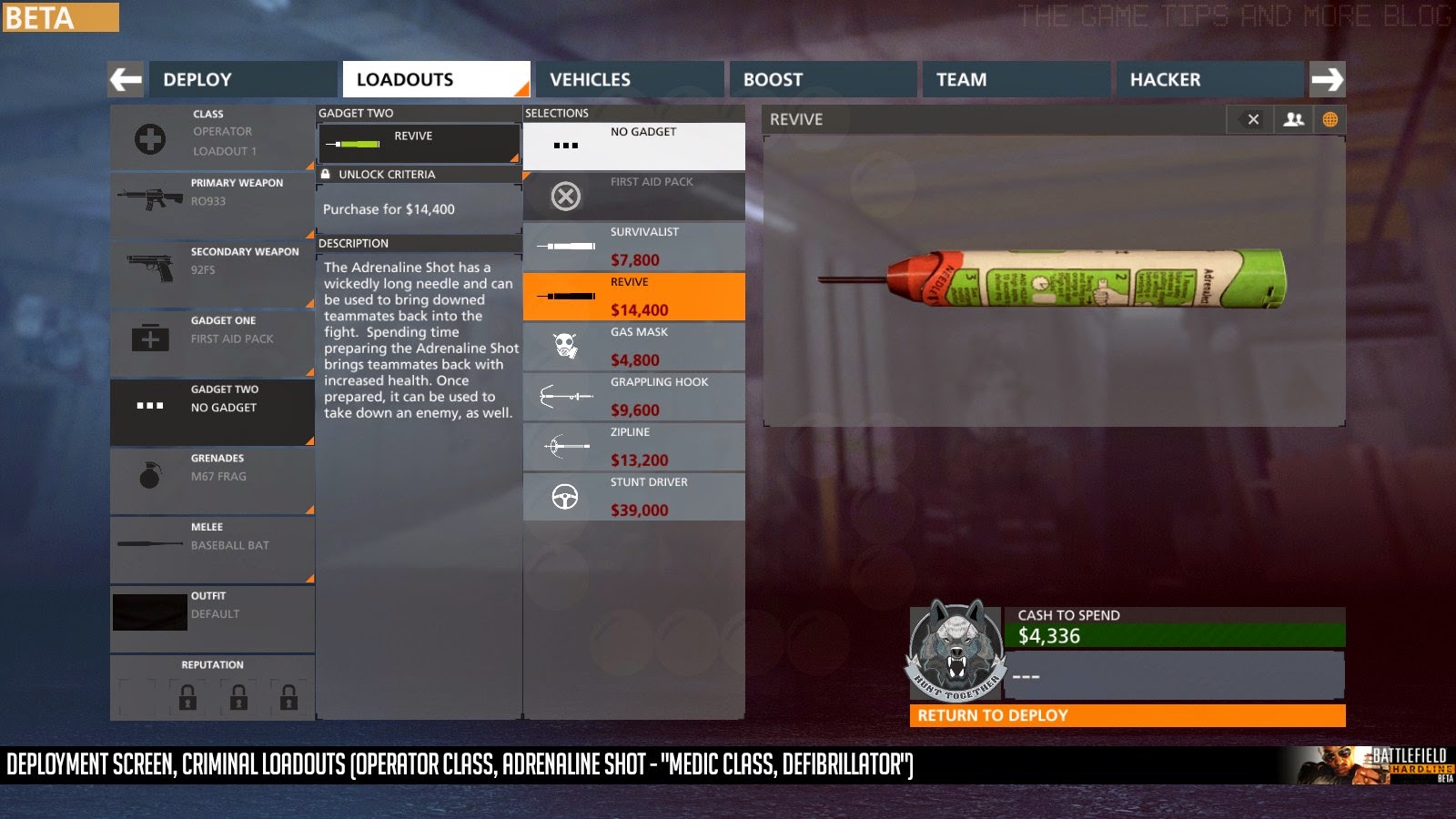Image resolution: width=1456 pixels, height=819 pixels.
Task: Click the Zipline gadget icon
Action: 566,446
